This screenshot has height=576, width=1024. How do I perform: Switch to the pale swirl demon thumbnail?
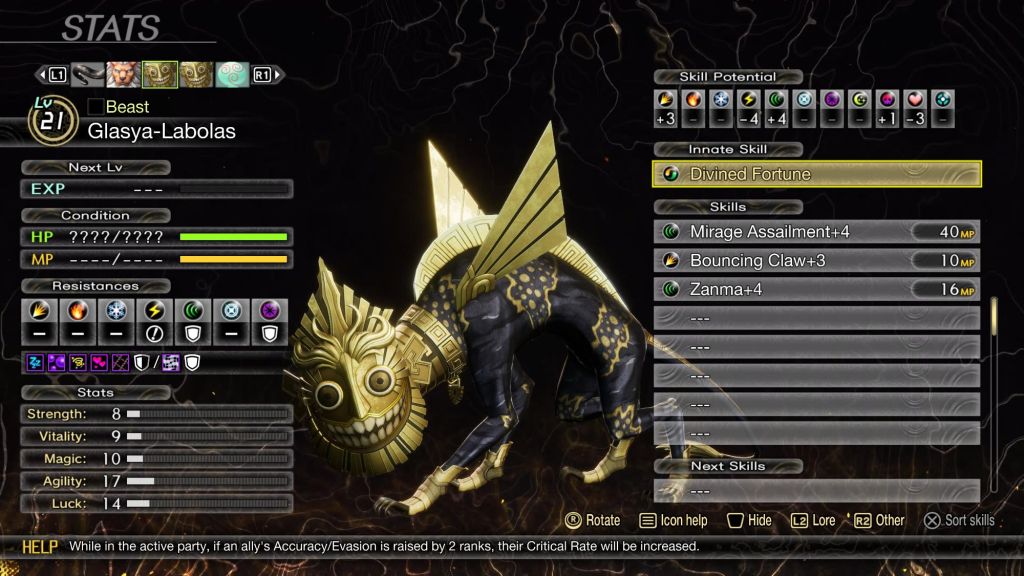232,75
